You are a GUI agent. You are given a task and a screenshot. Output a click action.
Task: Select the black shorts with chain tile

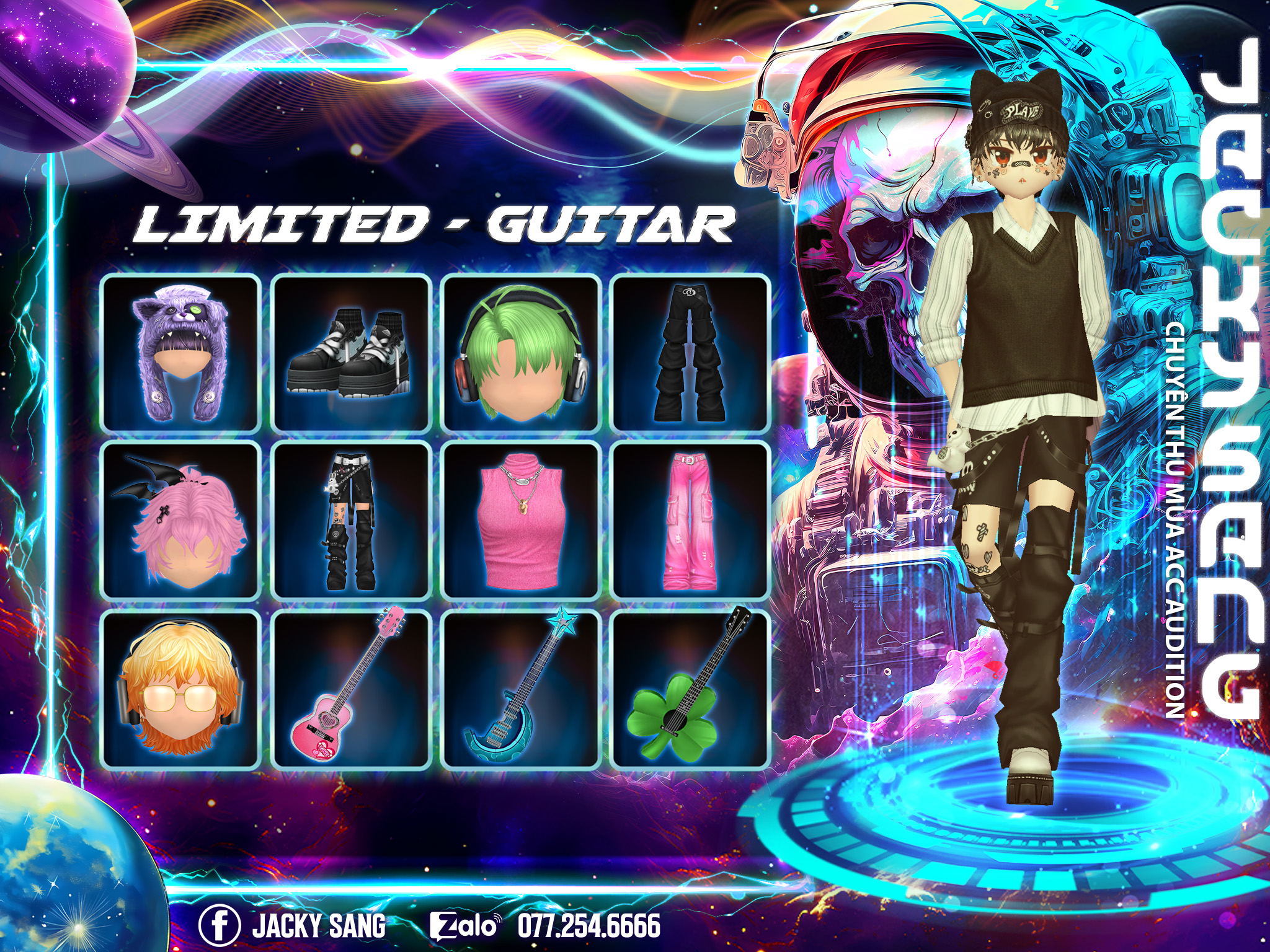[350, 521]
